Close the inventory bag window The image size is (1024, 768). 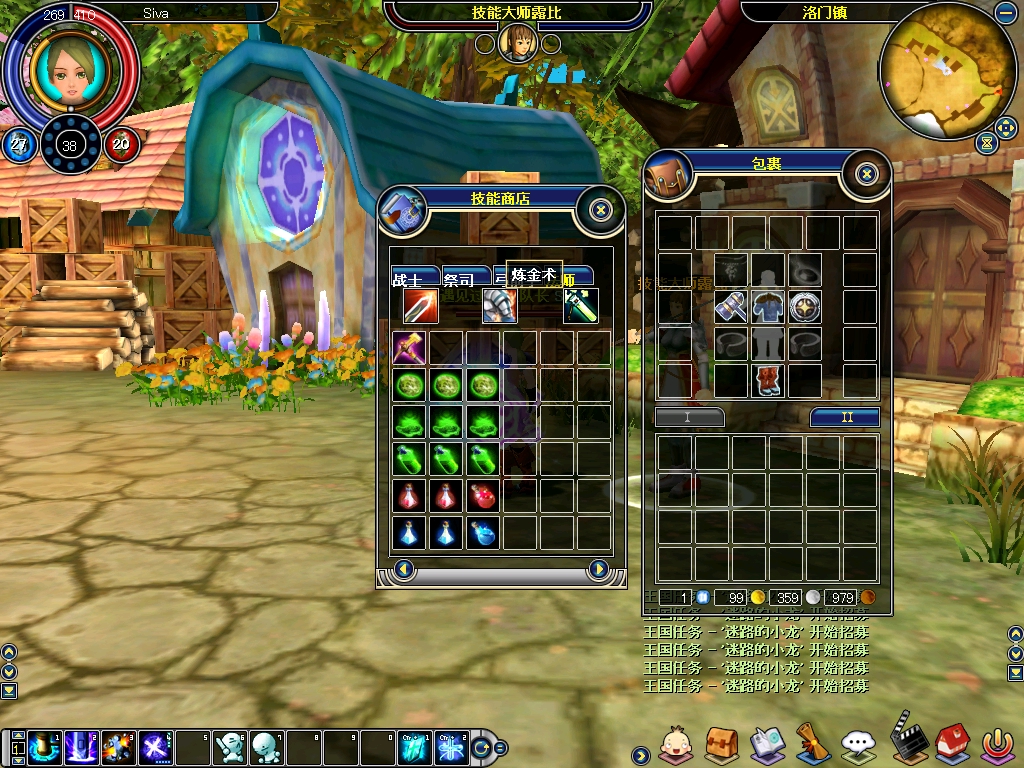pyautogui.click(x=867, y=174)
